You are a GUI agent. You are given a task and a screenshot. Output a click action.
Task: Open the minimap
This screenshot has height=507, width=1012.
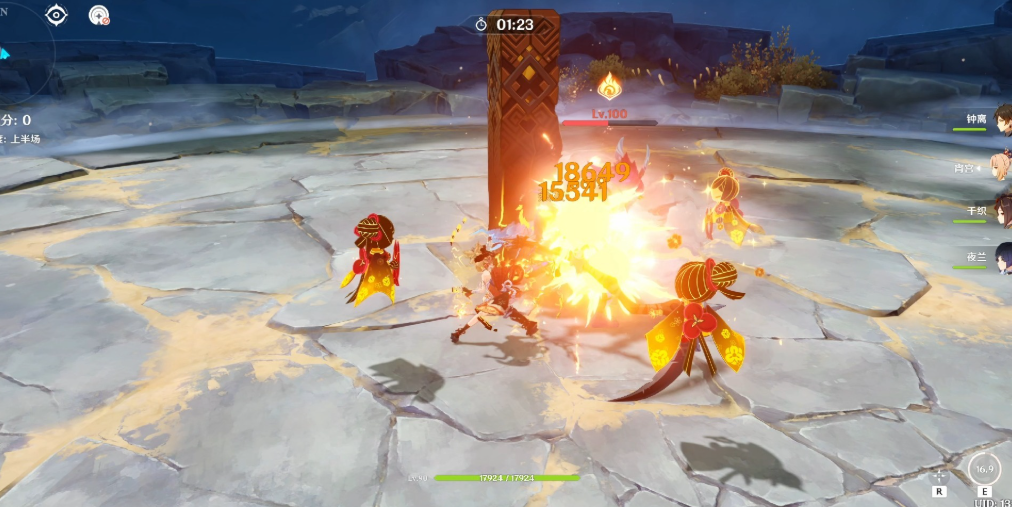(x=18, y=50)
